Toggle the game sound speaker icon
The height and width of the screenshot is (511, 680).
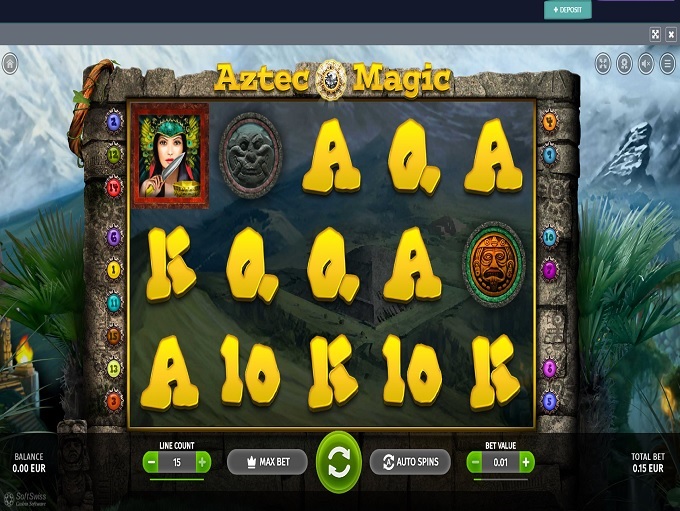pyautogui.click(x=646, y=64)
